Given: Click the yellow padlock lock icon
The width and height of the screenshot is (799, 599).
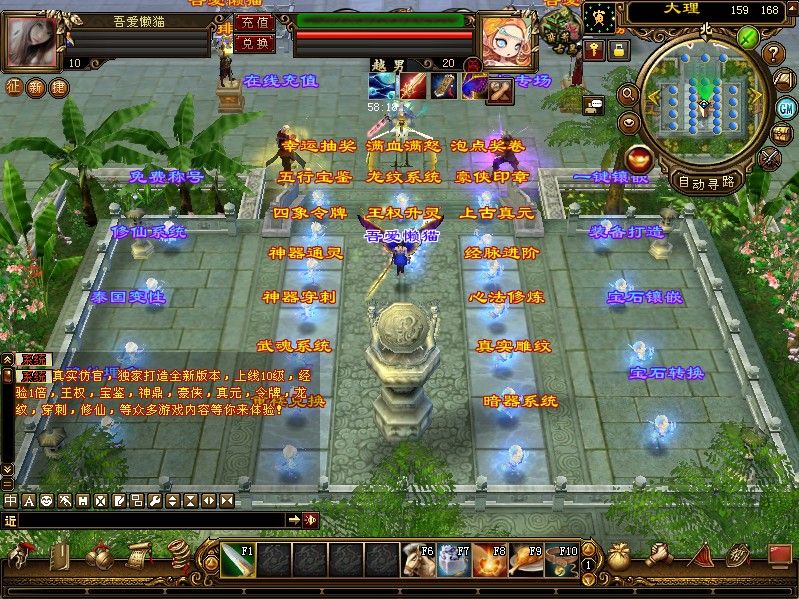Looking at the screenshot, I should (620, 48).
